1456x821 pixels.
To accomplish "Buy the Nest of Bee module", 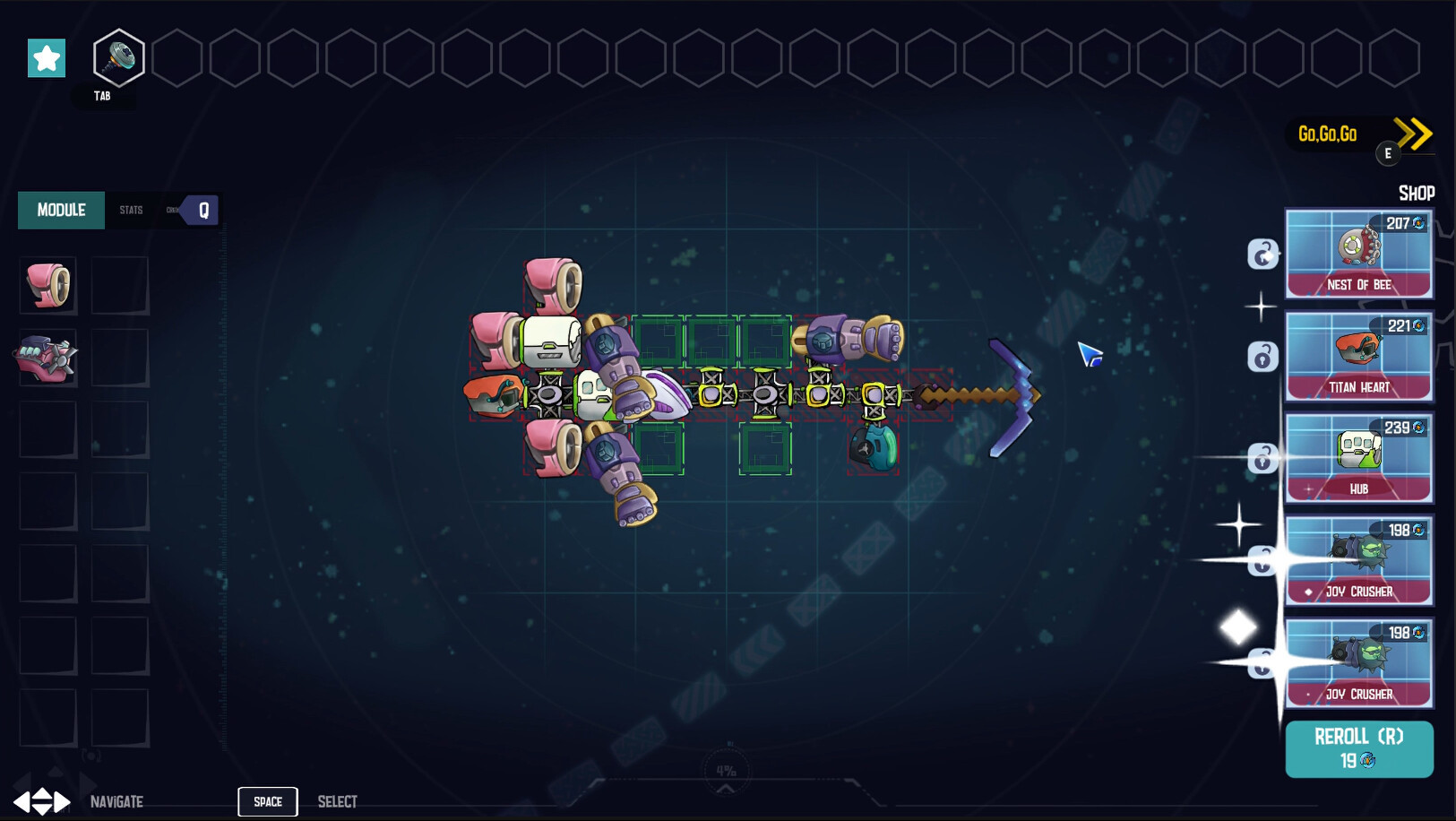I will pyautogui.click(x=1358, y=254).
